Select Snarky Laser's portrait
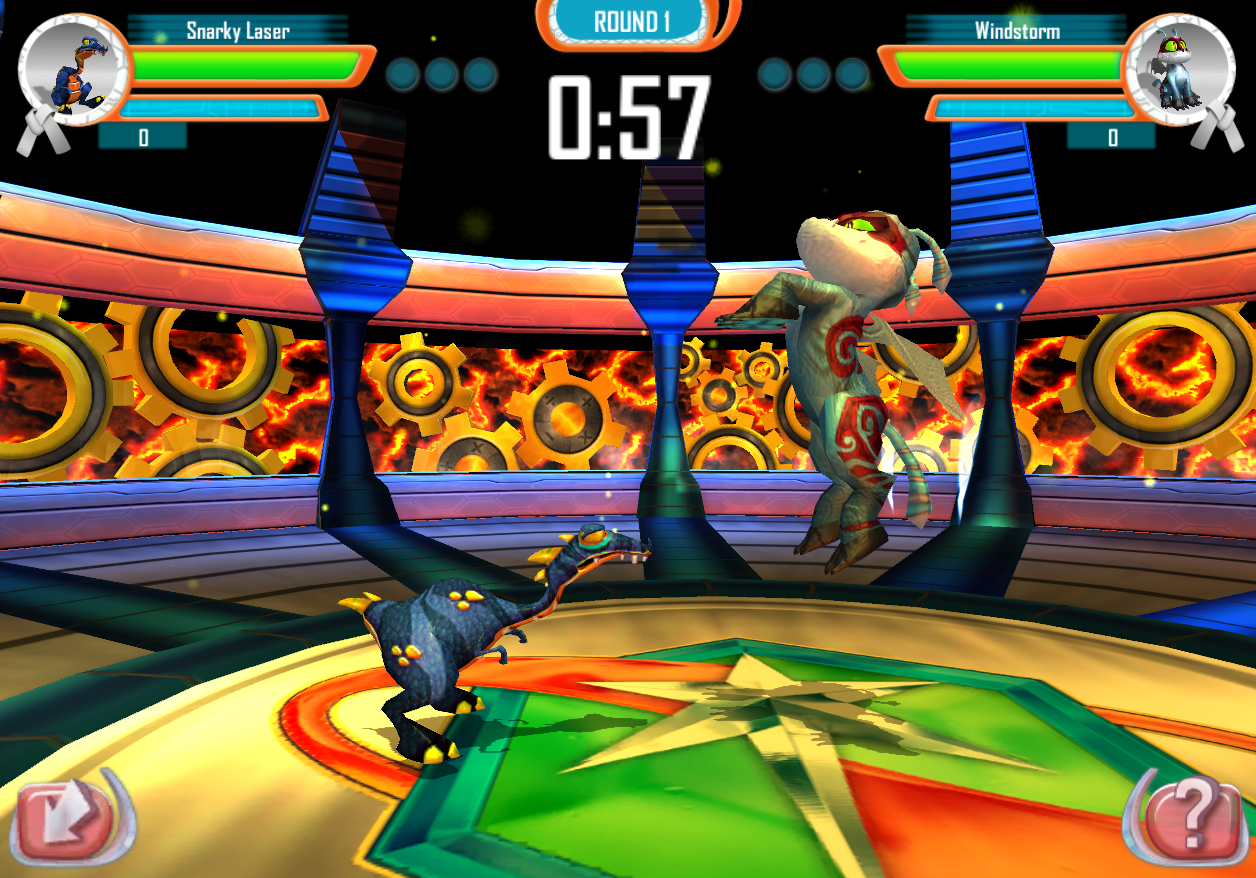Image resolution: width=1256 pixels, height=878 pixels. (75, 70)
